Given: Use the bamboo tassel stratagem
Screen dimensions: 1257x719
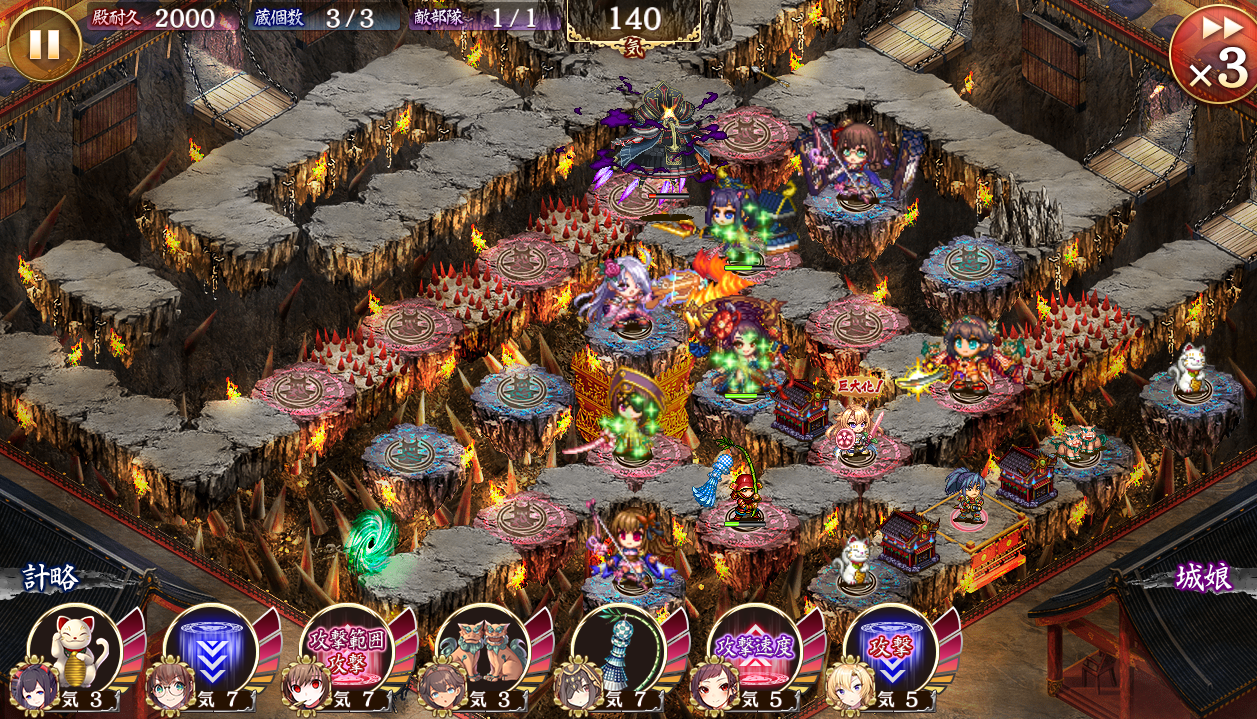Looking at the screenshot, I should [x=617, y=650].
